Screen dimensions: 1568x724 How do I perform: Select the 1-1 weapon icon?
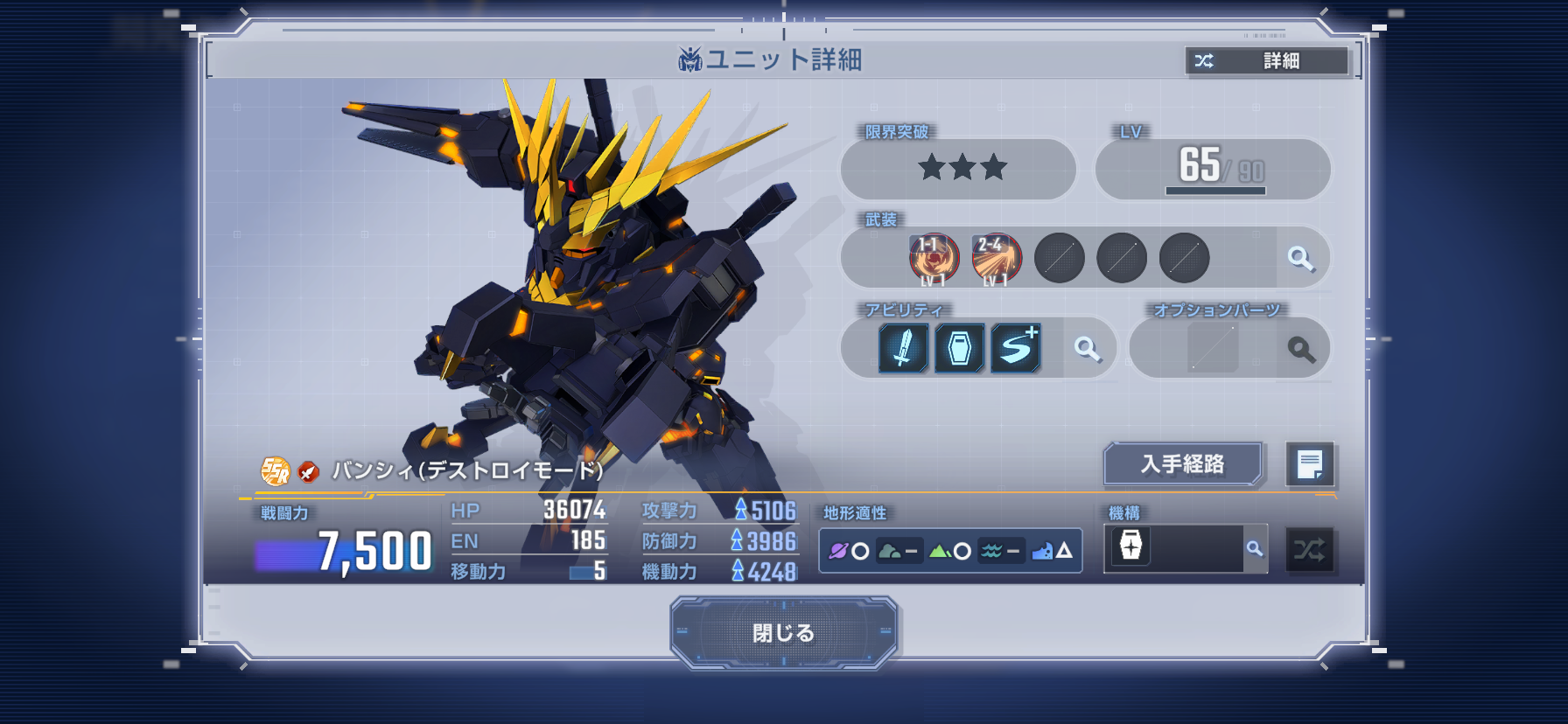(x=934, y=259)
